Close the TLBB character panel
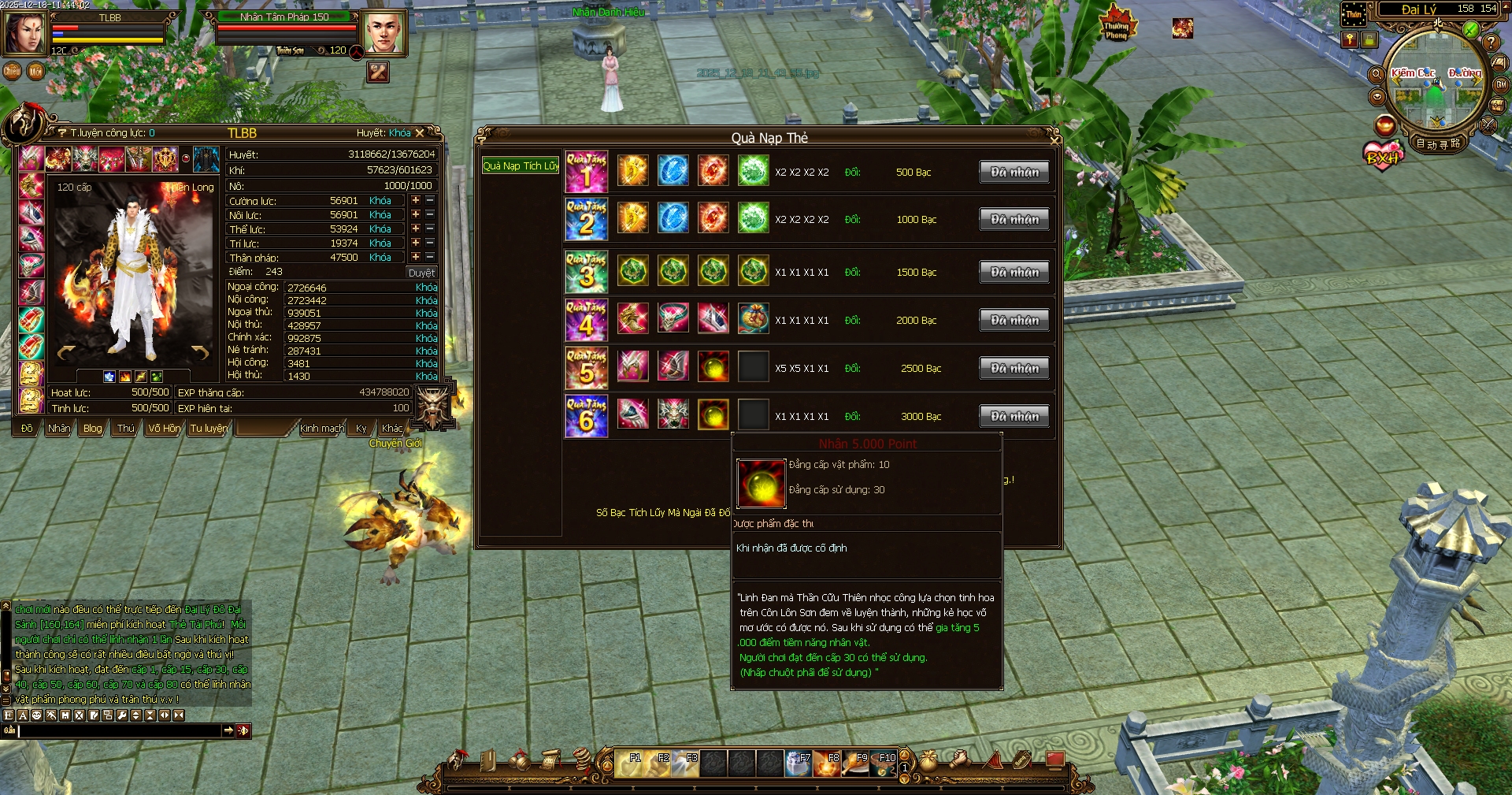 (x=420, y=133)
